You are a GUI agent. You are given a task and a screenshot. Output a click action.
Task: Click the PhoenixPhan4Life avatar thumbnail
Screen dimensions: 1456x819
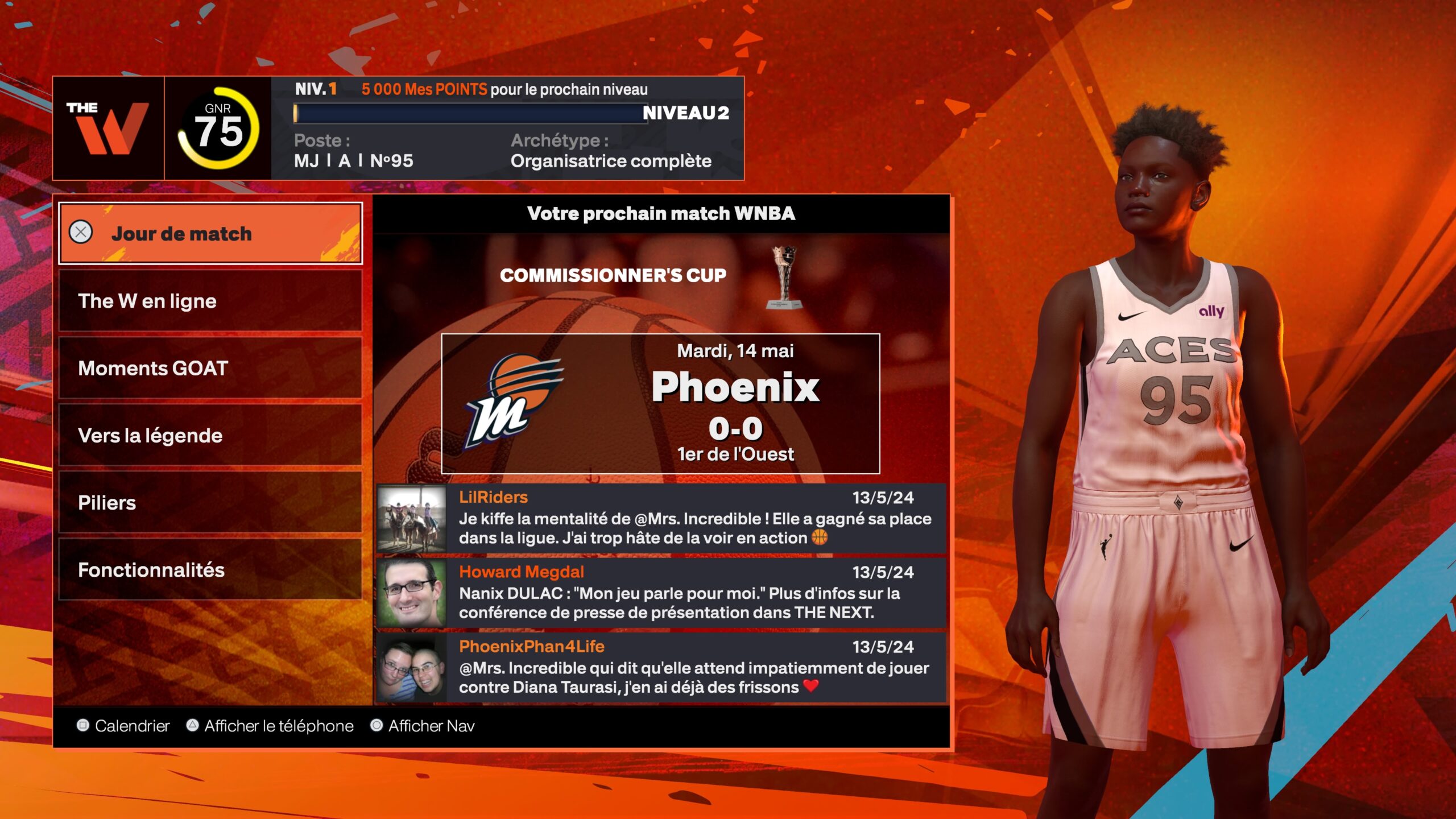point(412,668)
